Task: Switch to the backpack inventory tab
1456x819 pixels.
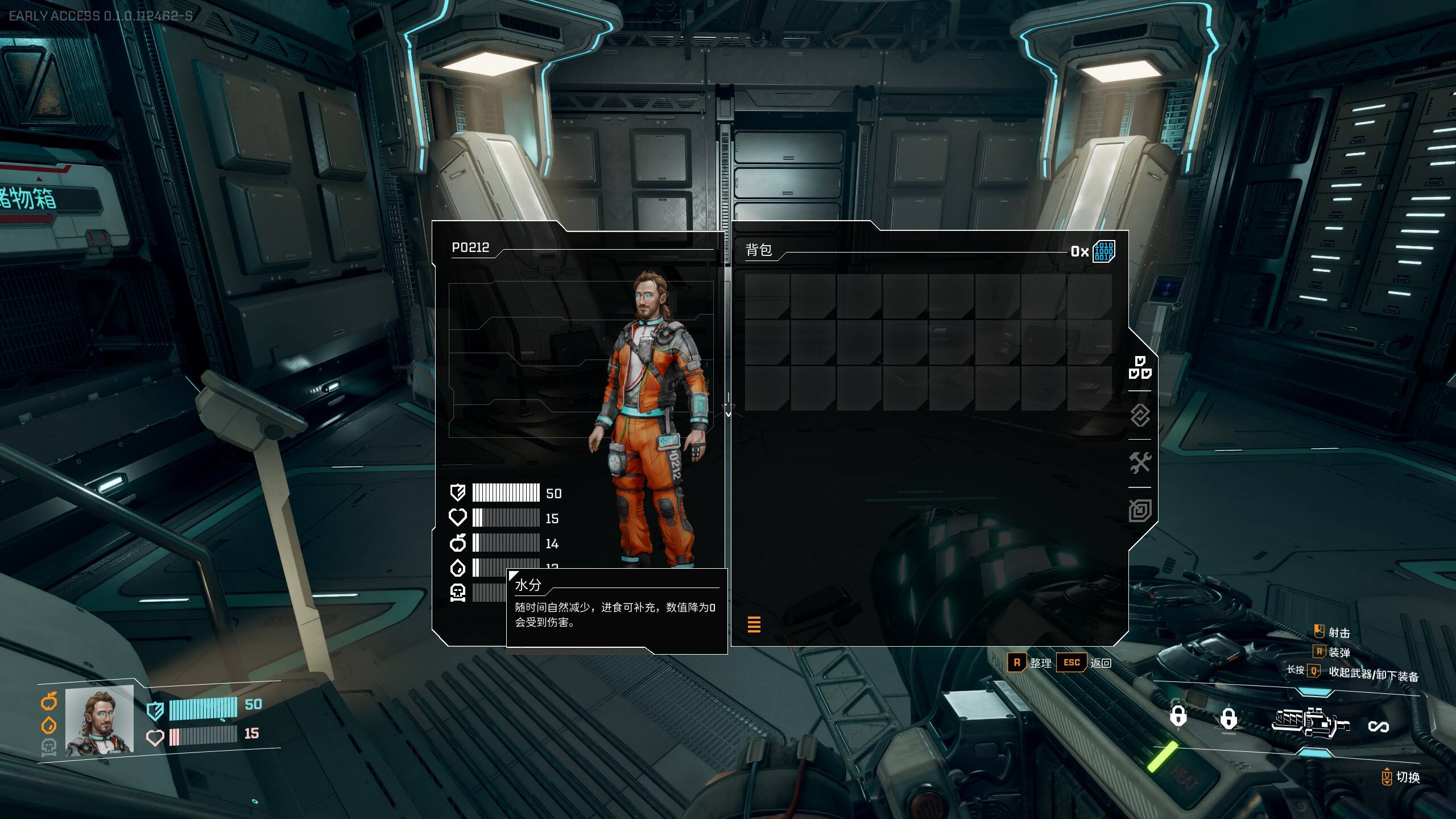Action: (1140, 367)
